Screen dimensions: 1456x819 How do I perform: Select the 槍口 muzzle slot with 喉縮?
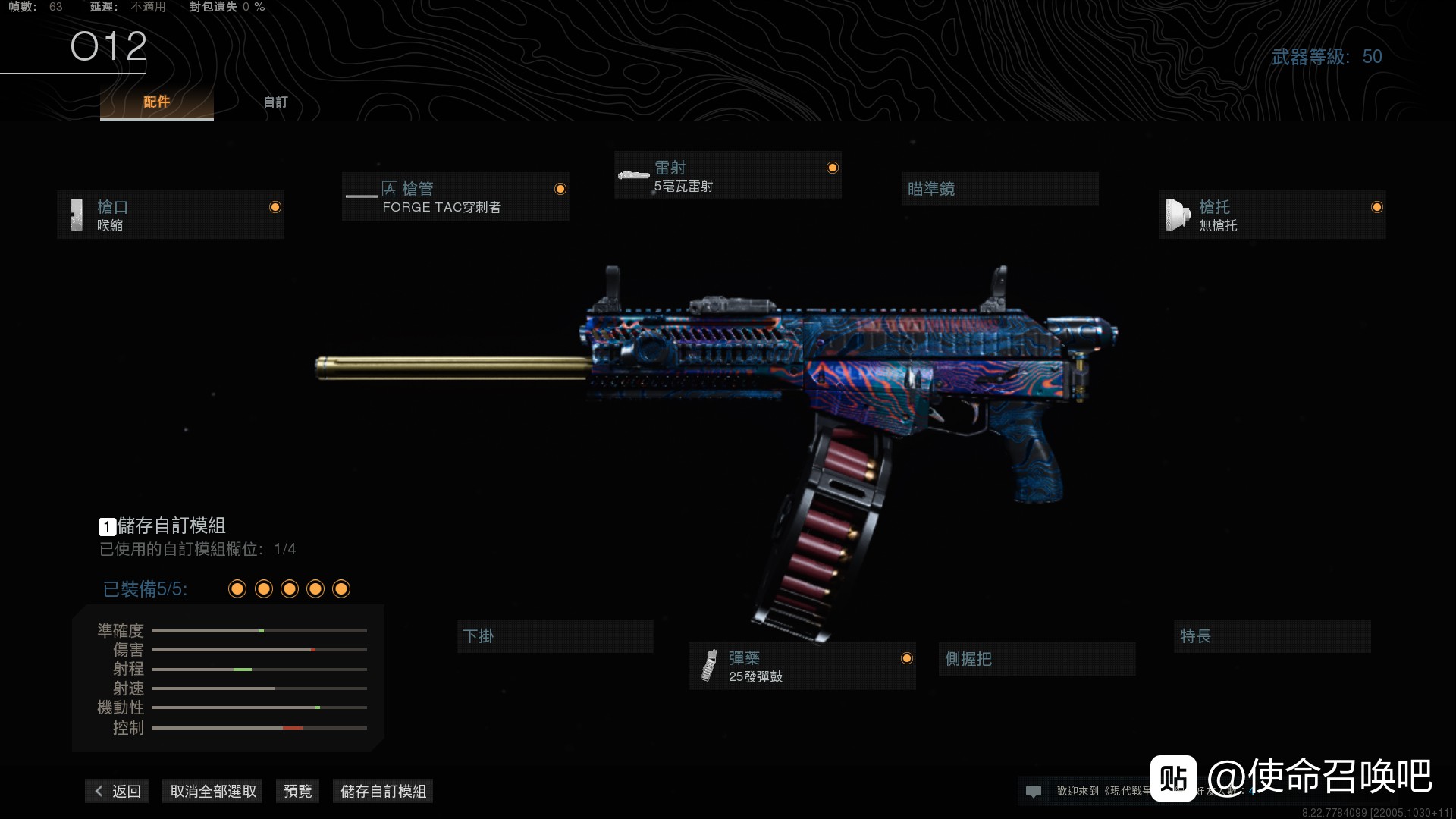[171, 215]
